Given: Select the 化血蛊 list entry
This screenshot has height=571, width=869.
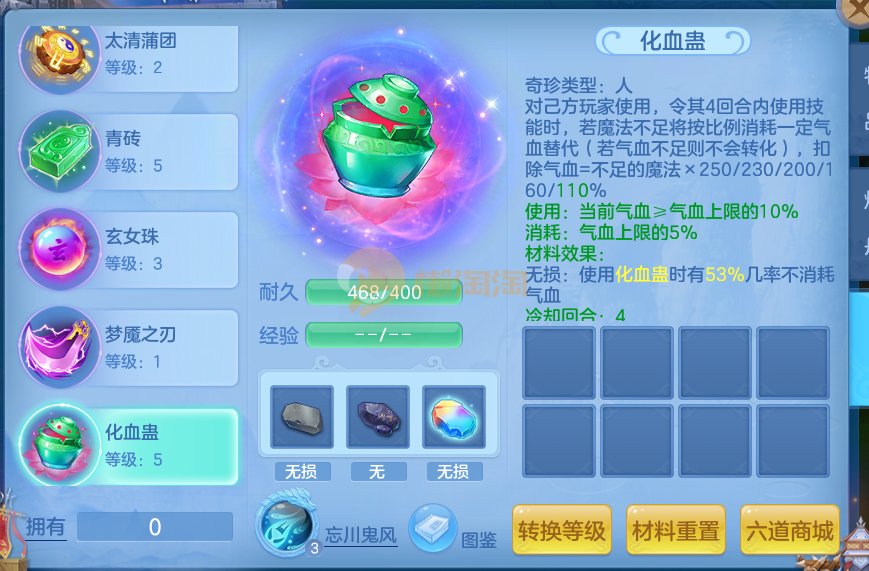Looking at the screenshot, I should click(130, 445).
